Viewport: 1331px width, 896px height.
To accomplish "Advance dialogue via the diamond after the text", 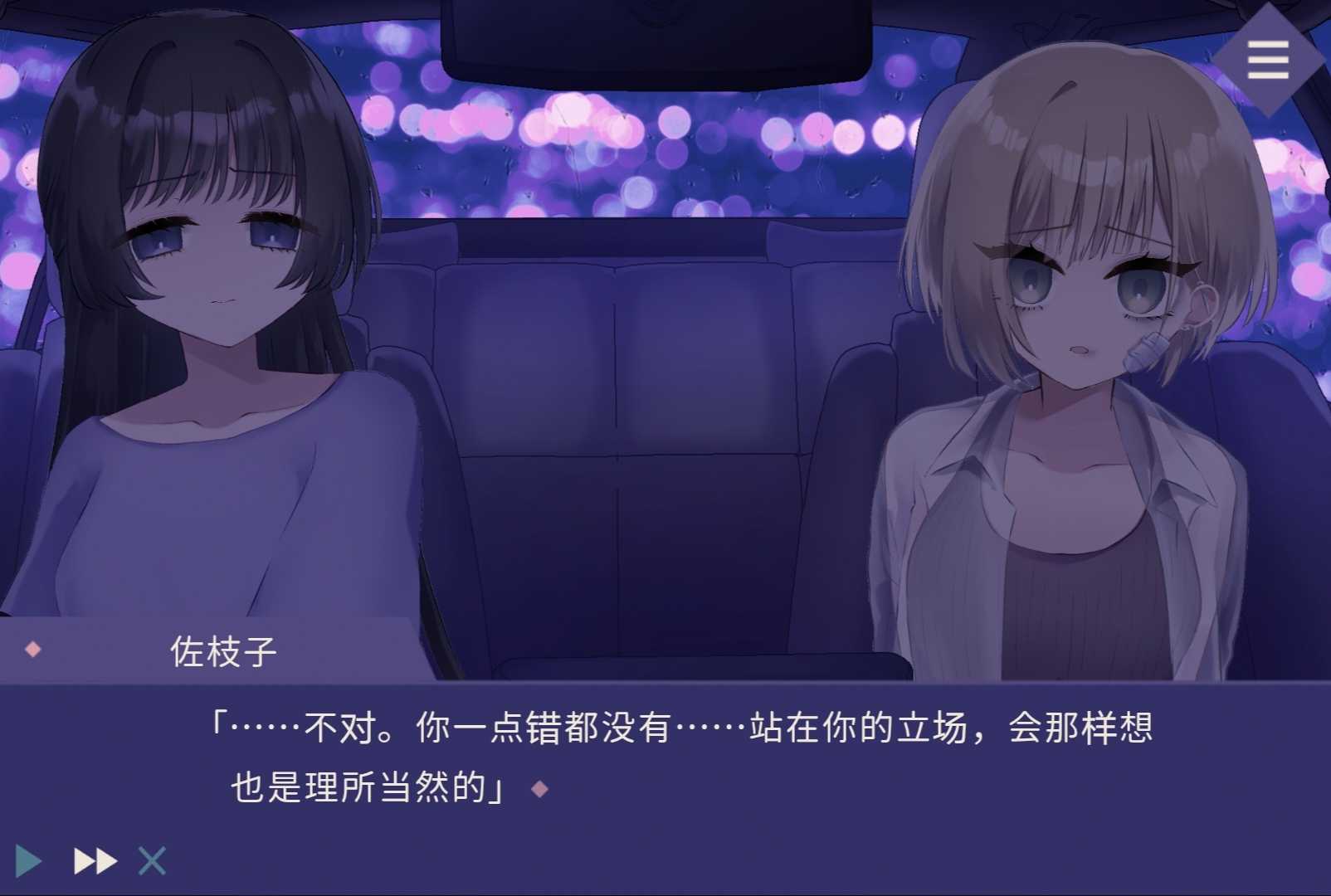I will point(539,788).
